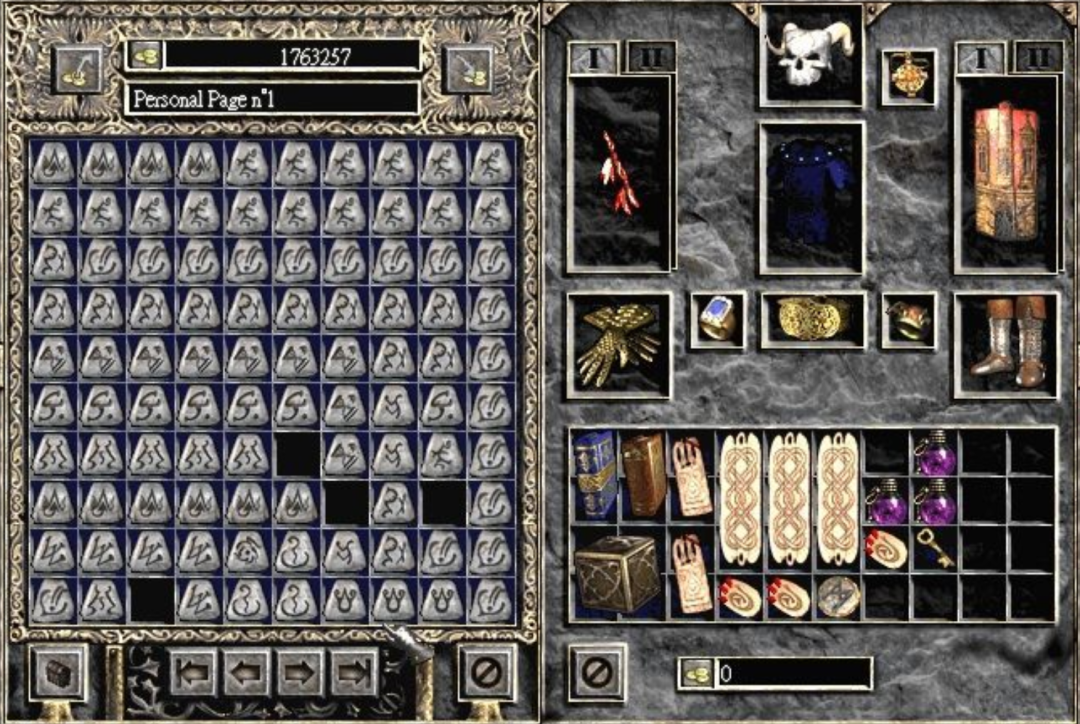Jump to the first stash page index
Image resolution: width=1080 pixels, height=724 pixels.
(193, 672)
